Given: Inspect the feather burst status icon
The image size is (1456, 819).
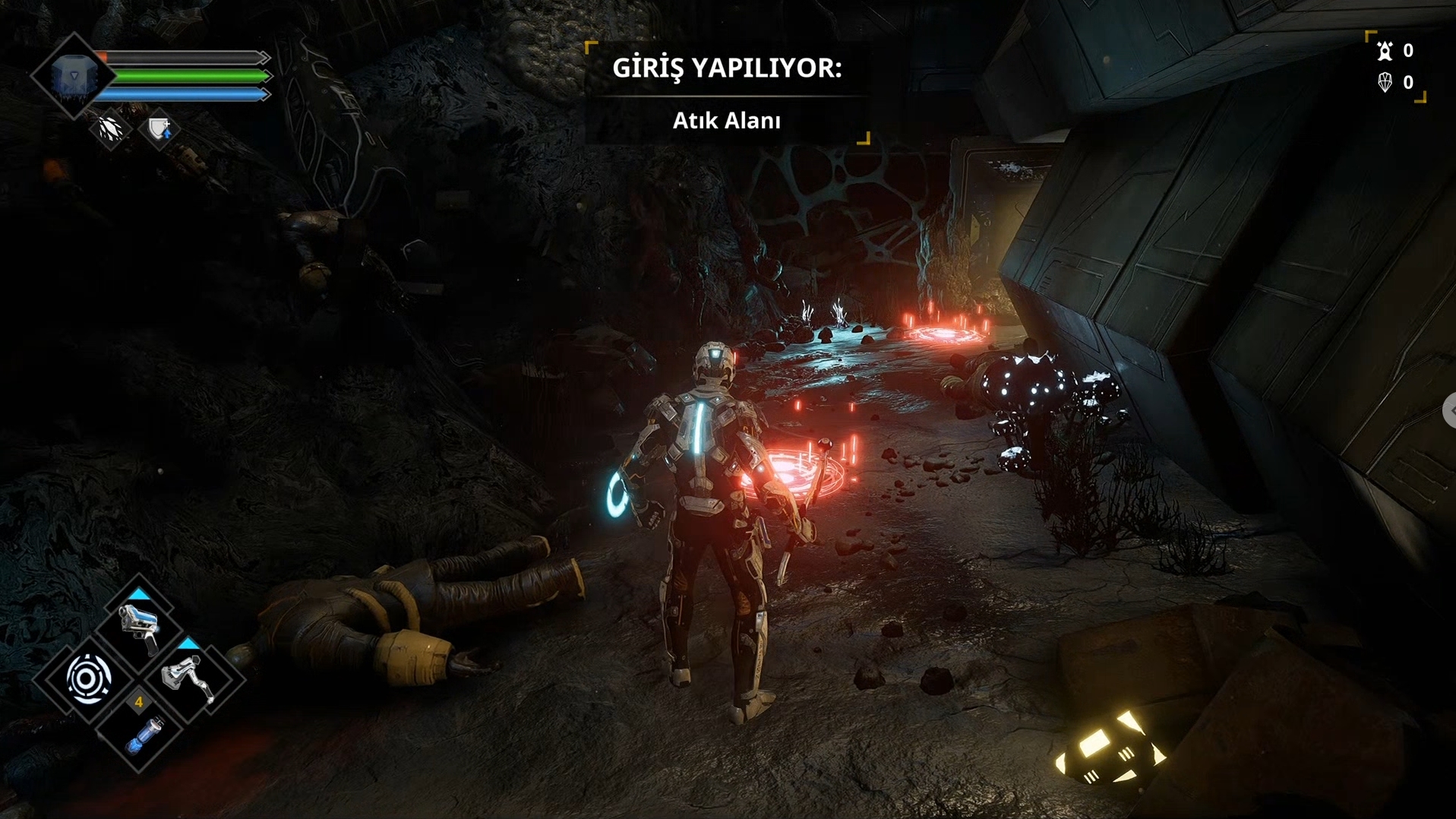Looking at the screenshot, I should pyautogui.click(x=111, y=130).
